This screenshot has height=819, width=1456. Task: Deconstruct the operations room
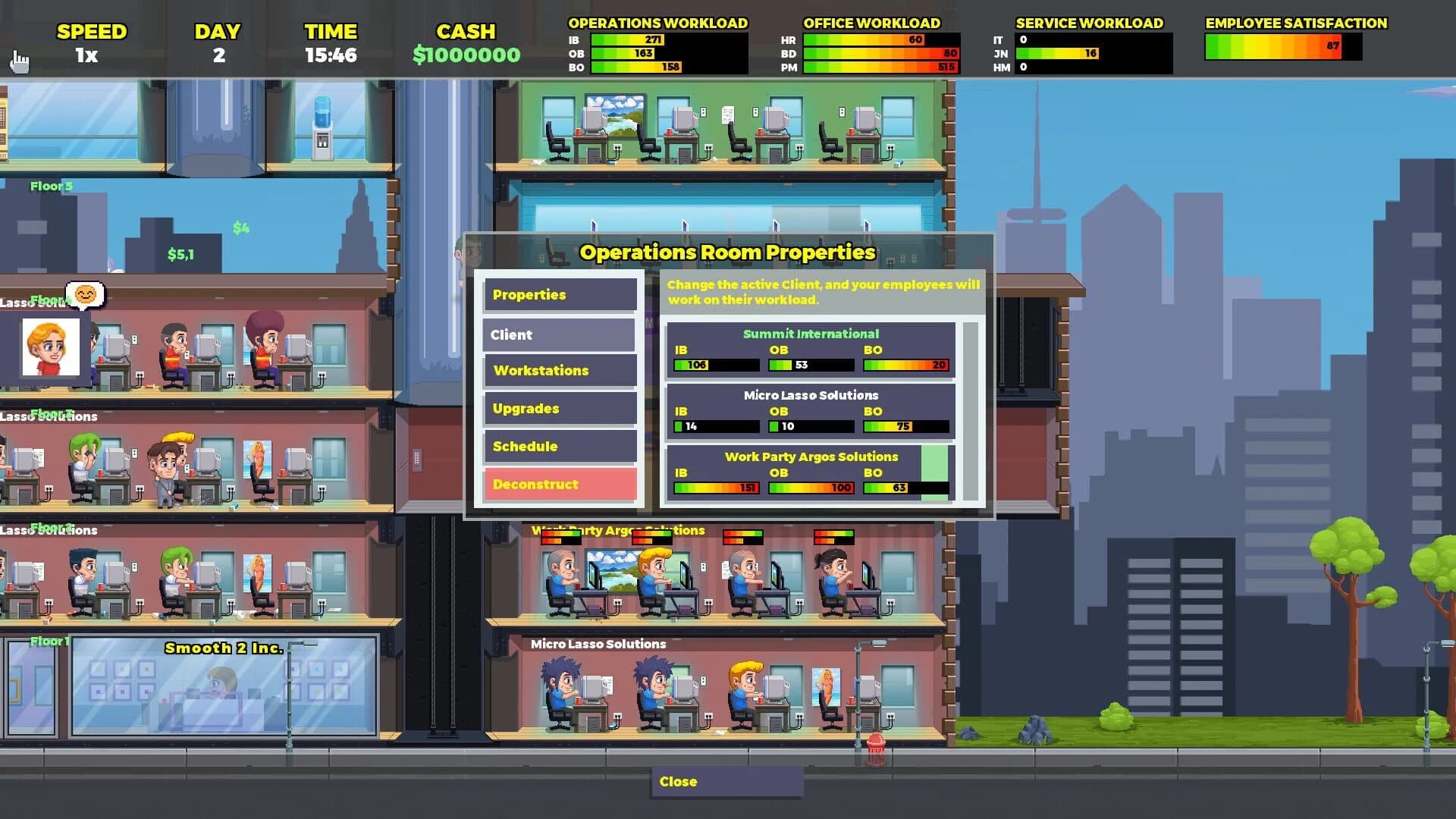point(559,484)
